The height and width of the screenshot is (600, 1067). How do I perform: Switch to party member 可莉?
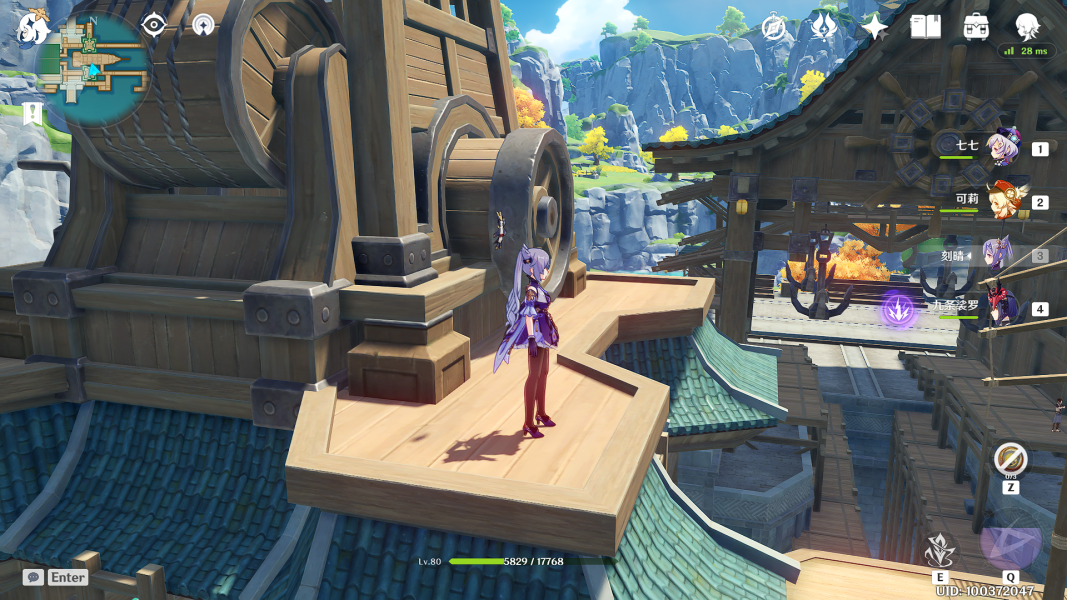pyautogui.click(x=1003, y=201)
